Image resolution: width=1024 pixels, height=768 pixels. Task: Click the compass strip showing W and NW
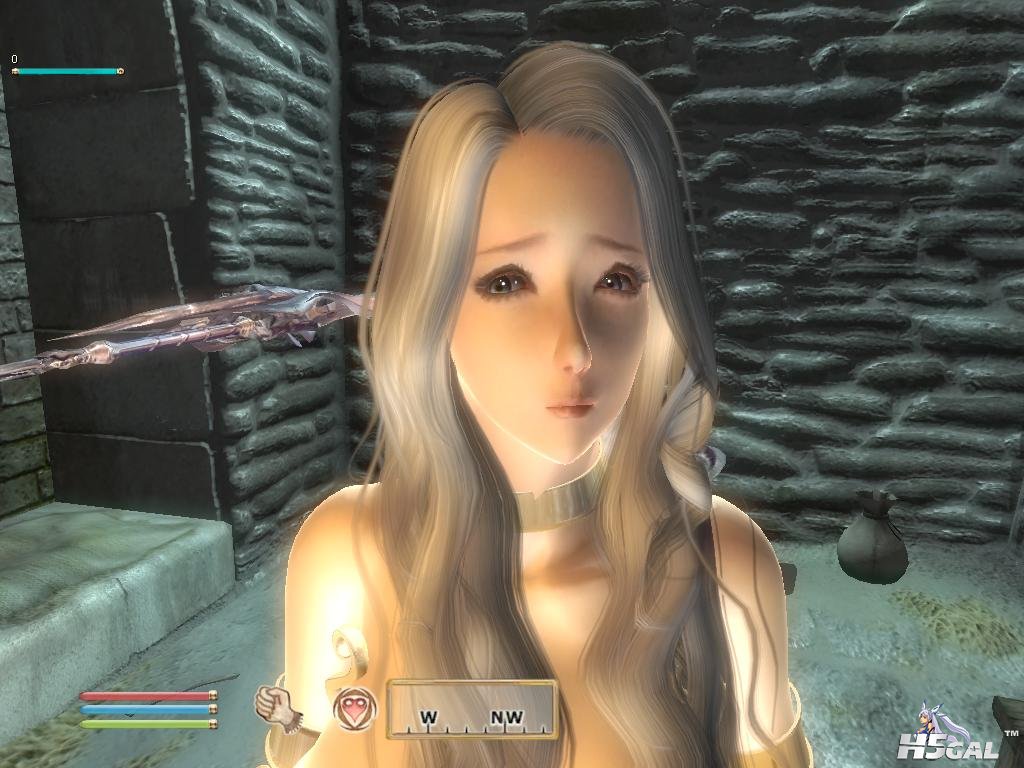[471, 710]
